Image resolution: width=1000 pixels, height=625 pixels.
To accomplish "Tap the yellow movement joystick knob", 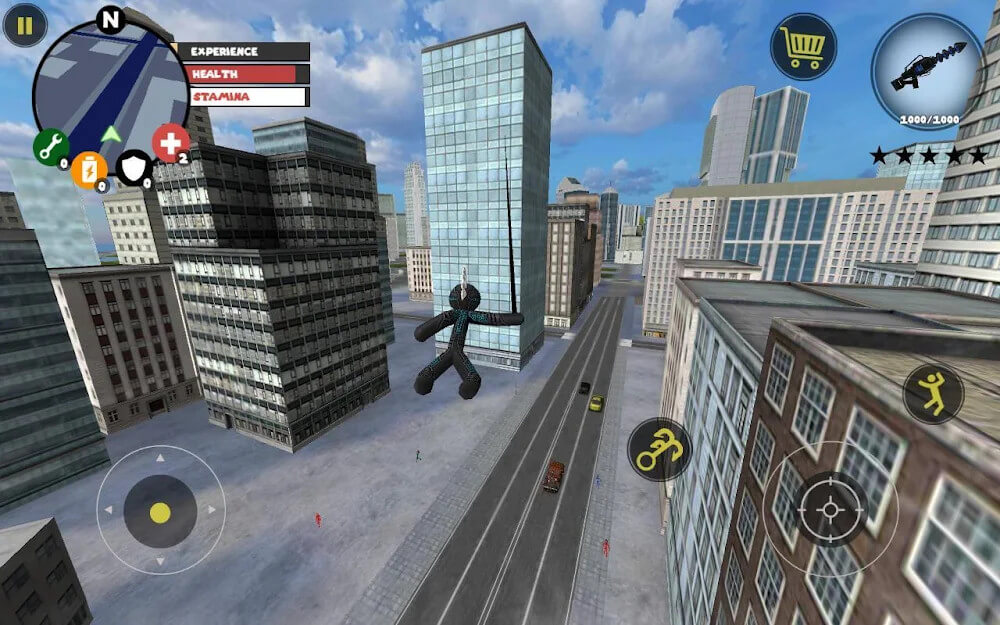I will (x=160, y=511).
